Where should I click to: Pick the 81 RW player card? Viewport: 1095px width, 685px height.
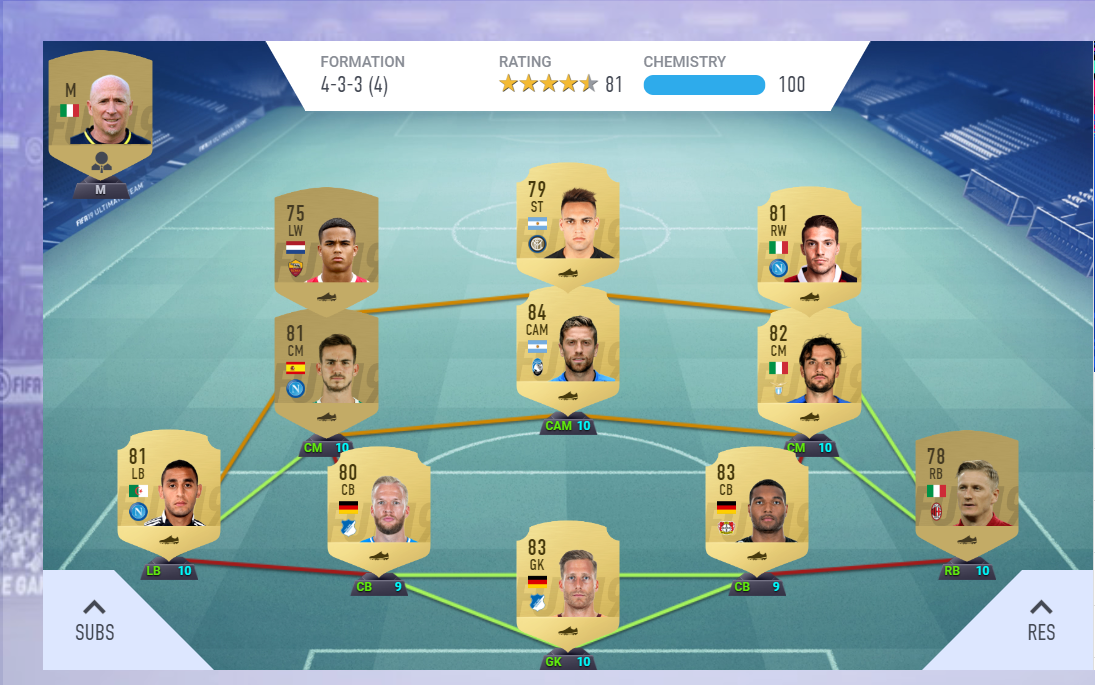[x=809, y=245]
